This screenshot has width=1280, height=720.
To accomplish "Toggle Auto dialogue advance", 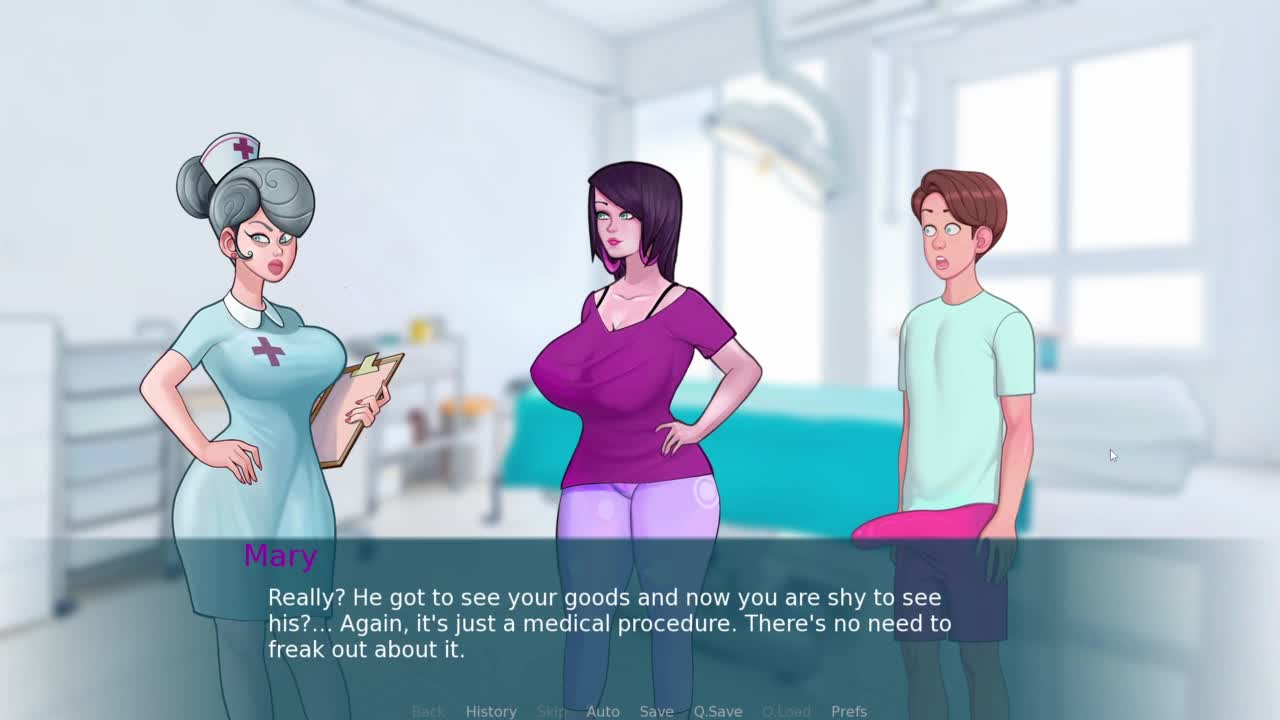I will point(603,711).
